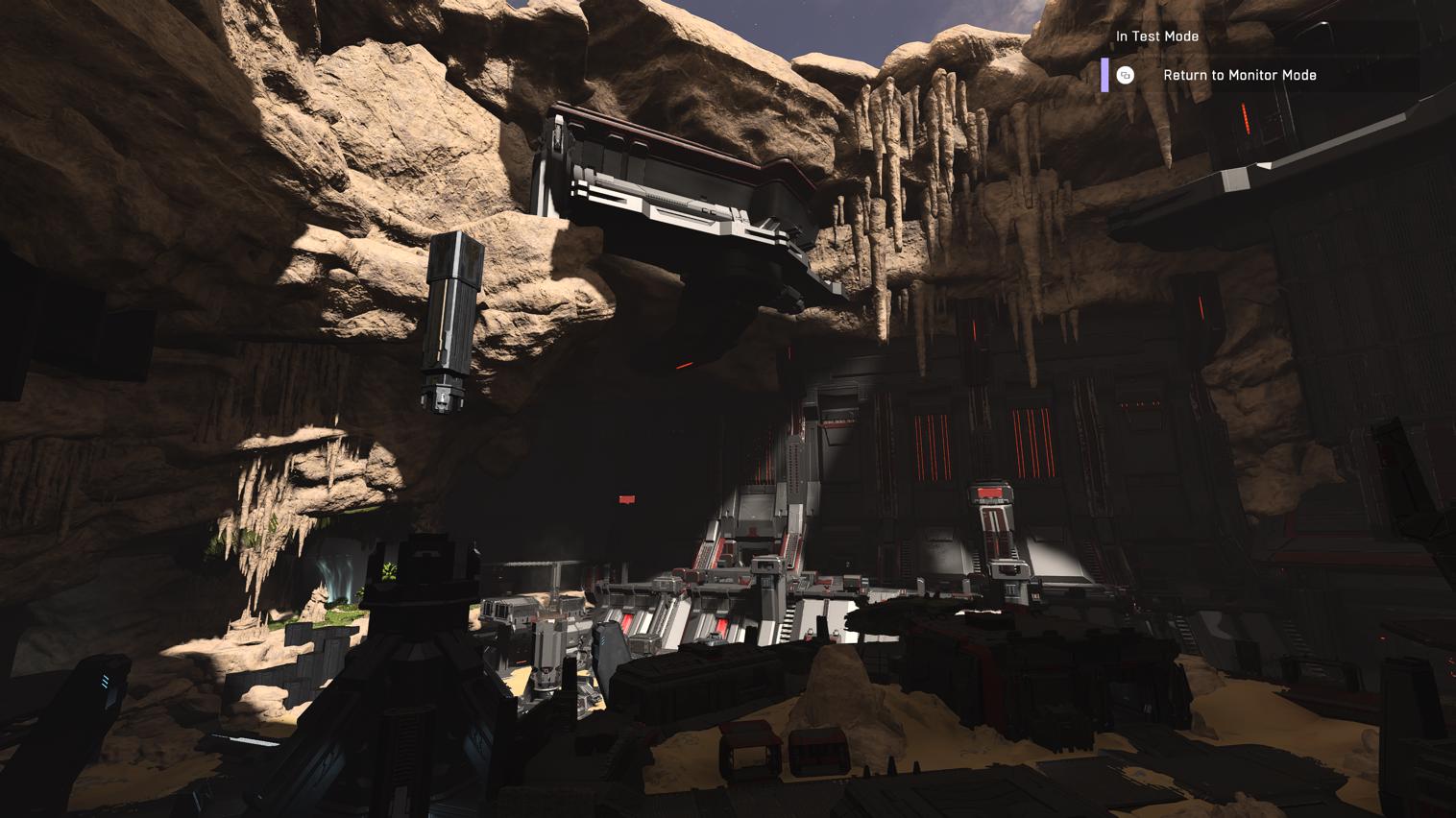Click the controller prompt icon beside Return to Monitor Mode
The image size is (1456, 818).
pyautogui.click(x=1124, y=74)
